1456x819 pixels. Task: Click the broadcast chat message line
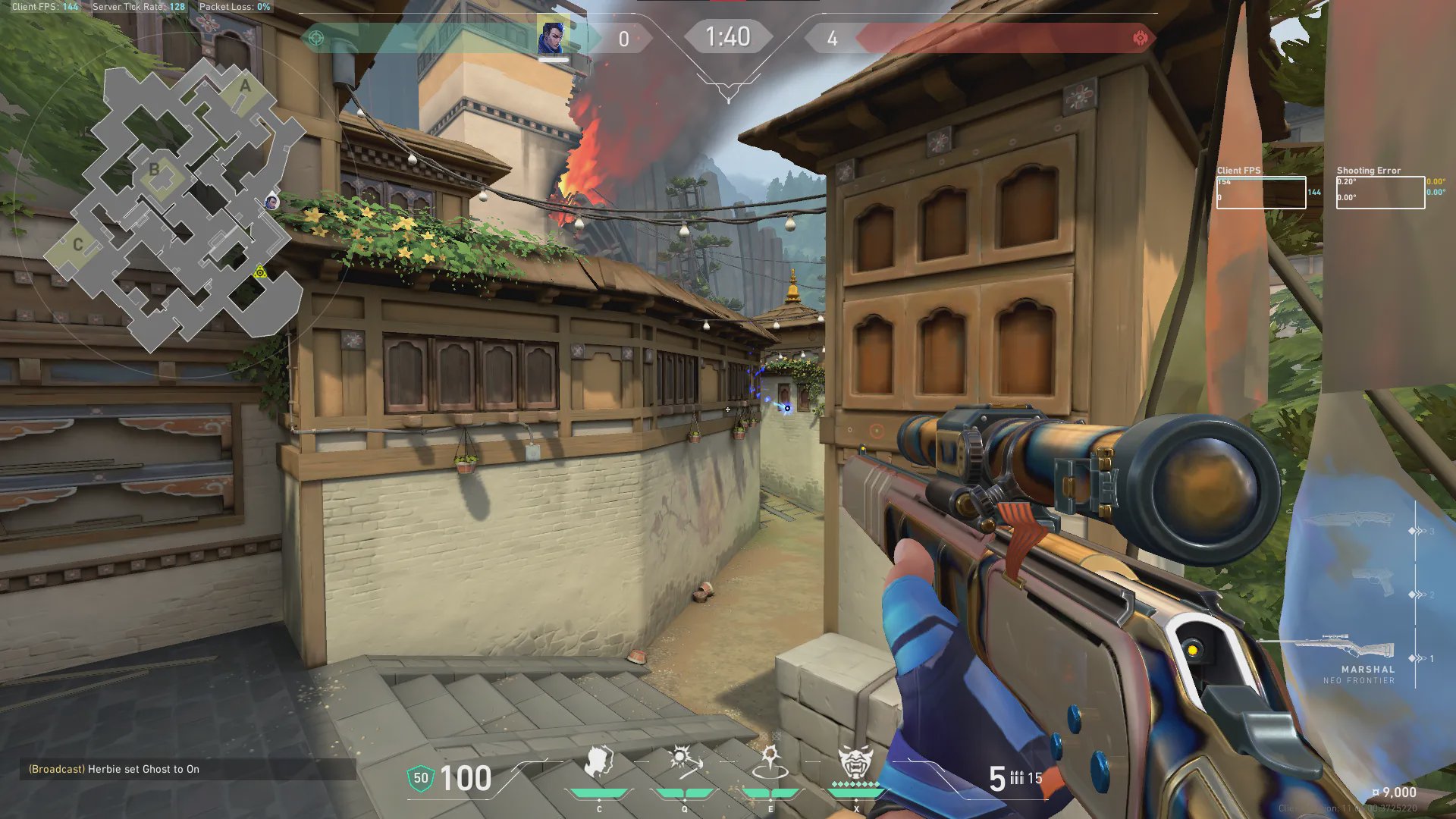click(114, 769)
